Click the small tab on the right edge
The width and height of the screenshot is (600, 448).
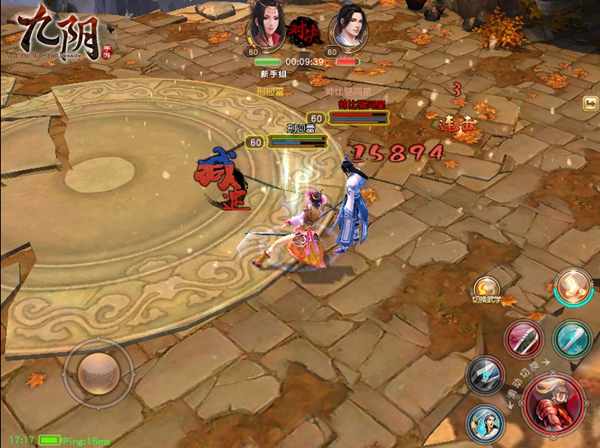[x=591, y=103]
